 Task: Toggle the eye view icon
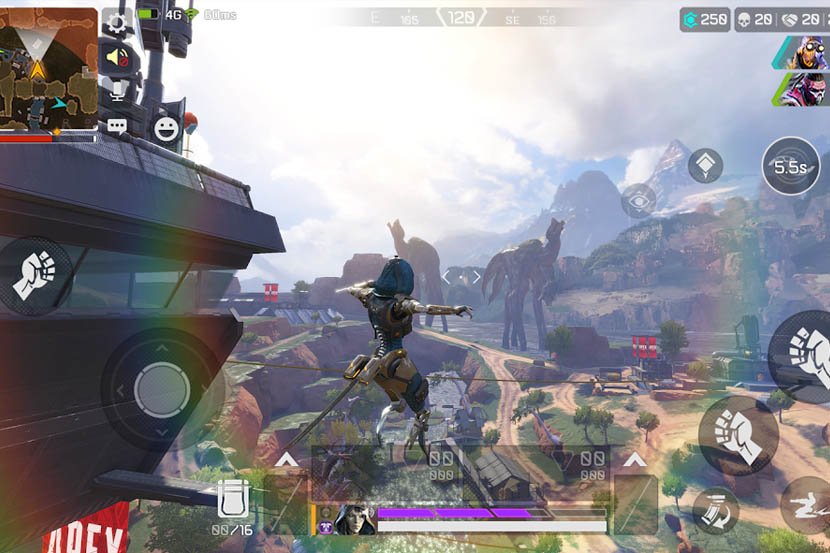(x=639, y=202)
